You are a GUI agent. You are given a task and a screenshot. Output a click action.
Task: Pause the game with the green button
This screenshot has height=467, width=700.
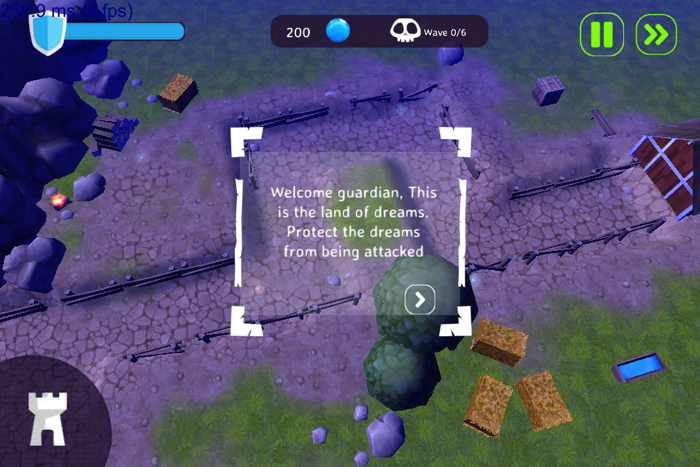point(601,35)
